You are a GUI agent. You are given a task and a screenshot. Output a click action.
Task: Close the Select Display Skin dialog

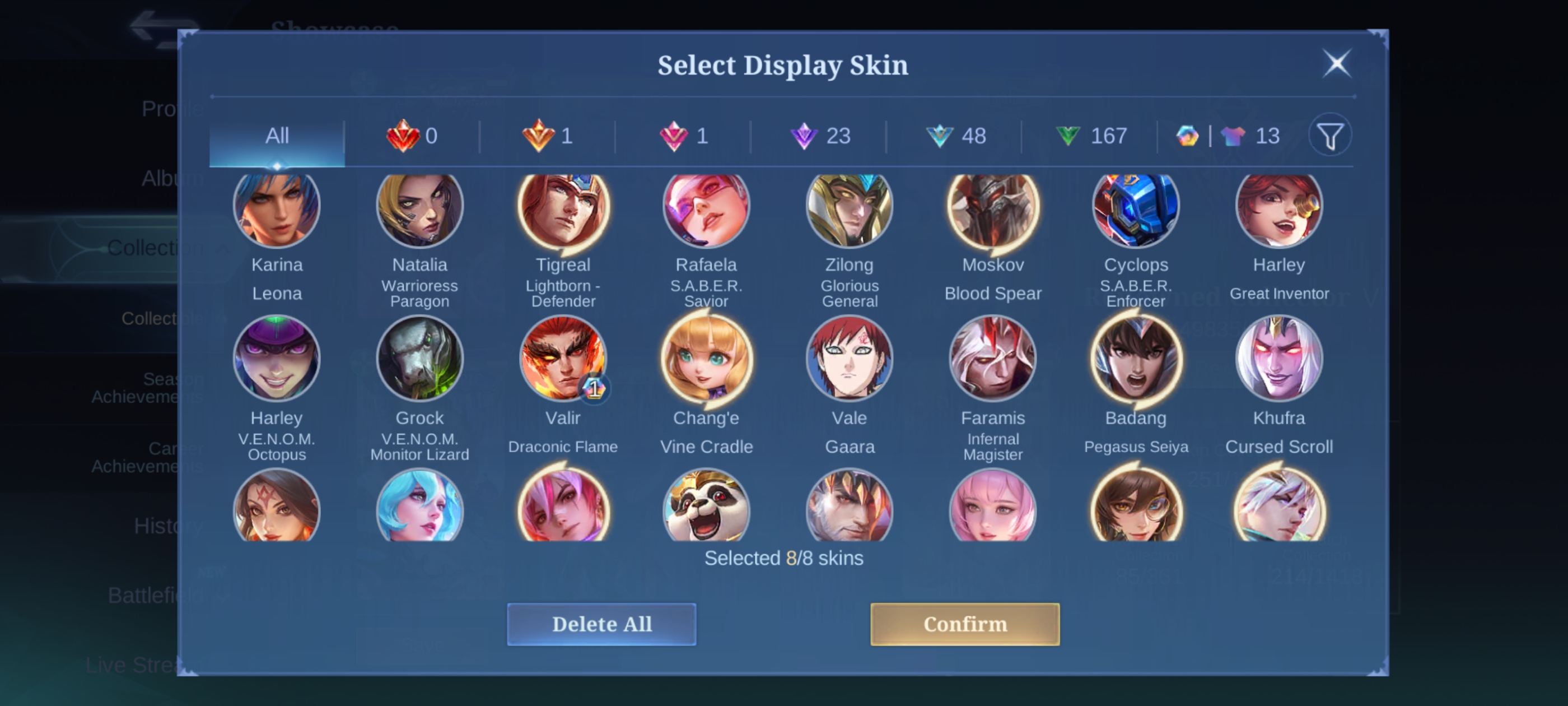[x=1337, y=63]
